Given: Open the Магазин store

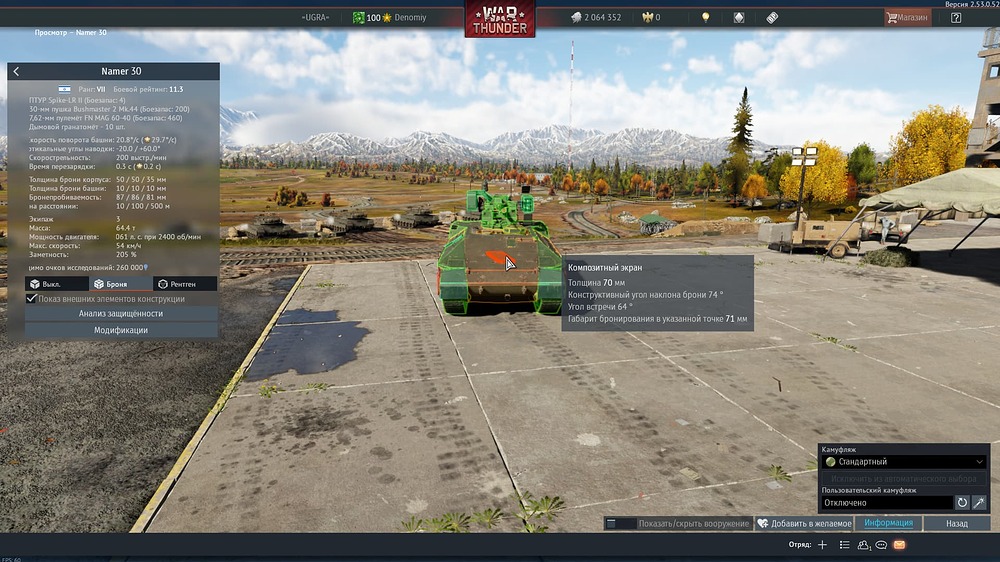Looking at the screenshot, I should coord(907,17).
